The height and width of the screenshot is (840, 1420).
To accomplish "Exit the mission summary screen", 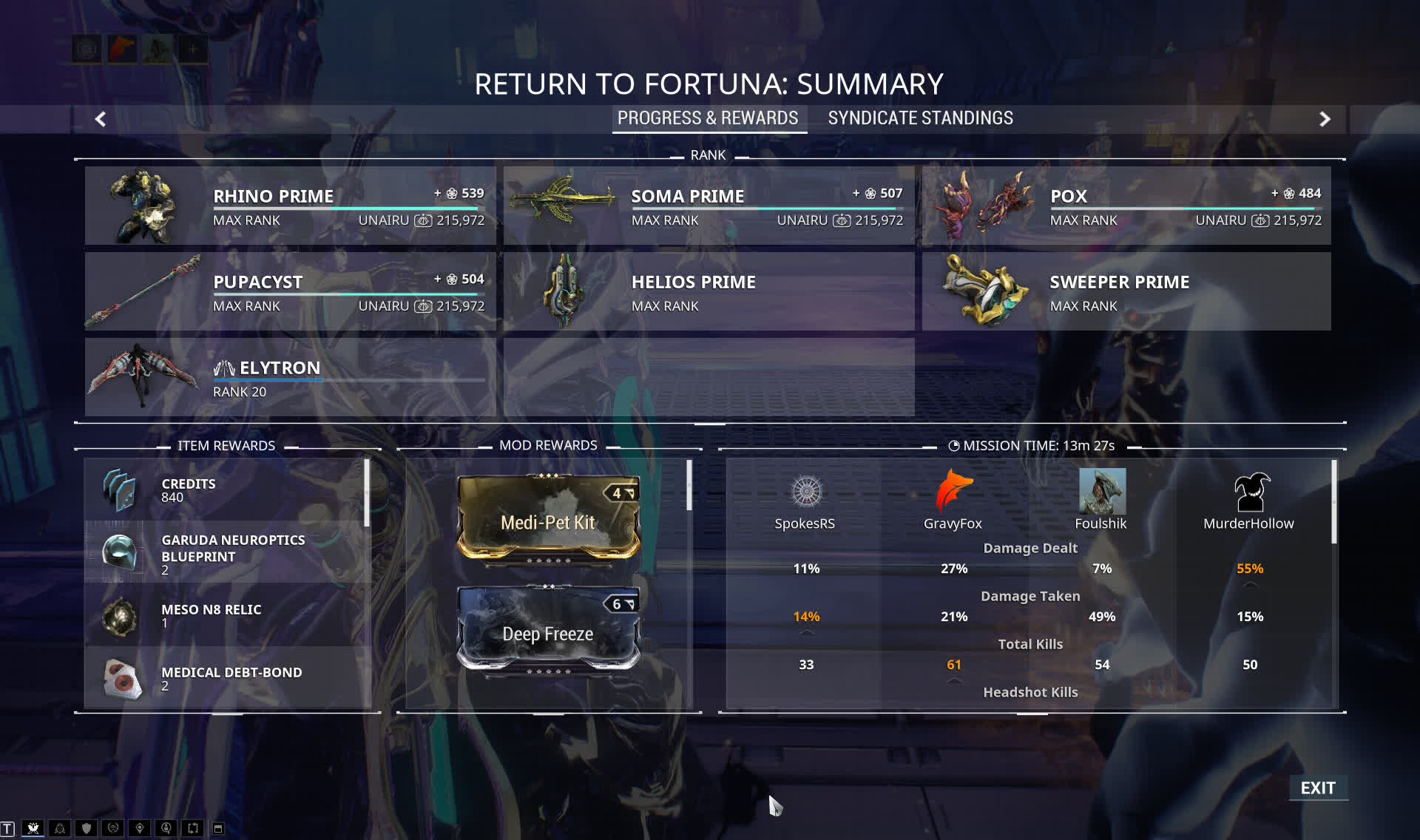I will 1318,788.
